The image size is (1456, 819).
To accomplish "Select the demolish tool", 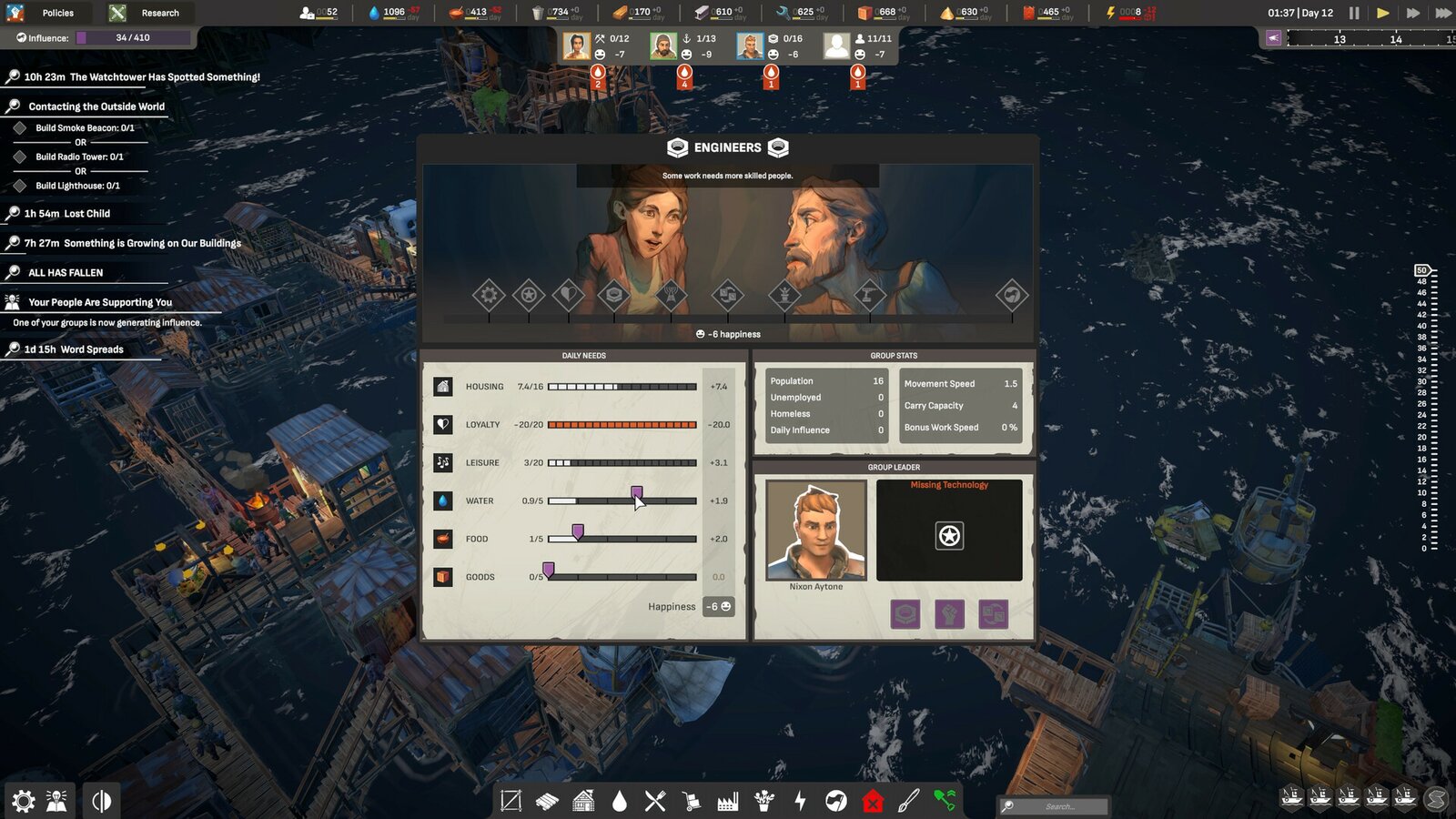I will [x=873, y=802].
